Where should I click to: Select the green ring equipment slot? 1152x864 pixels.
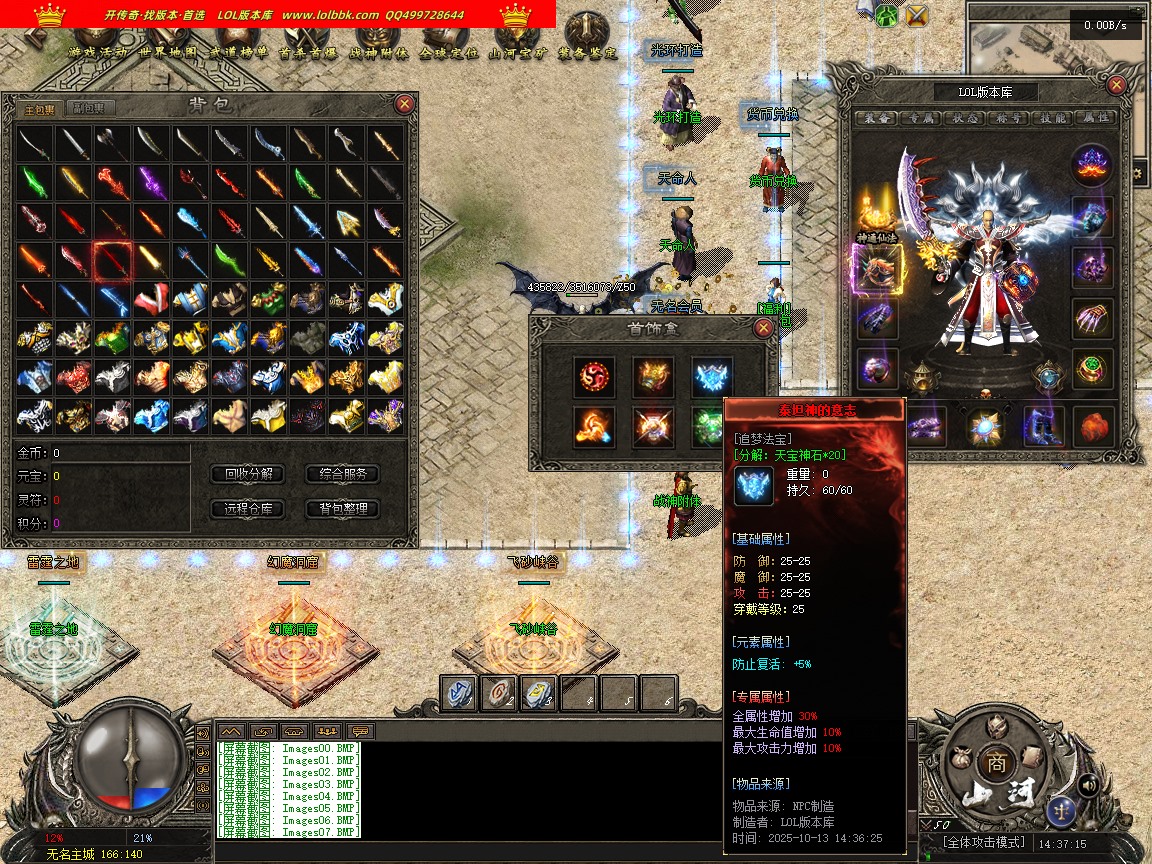pyautogui.click(x=1092, y=368)
